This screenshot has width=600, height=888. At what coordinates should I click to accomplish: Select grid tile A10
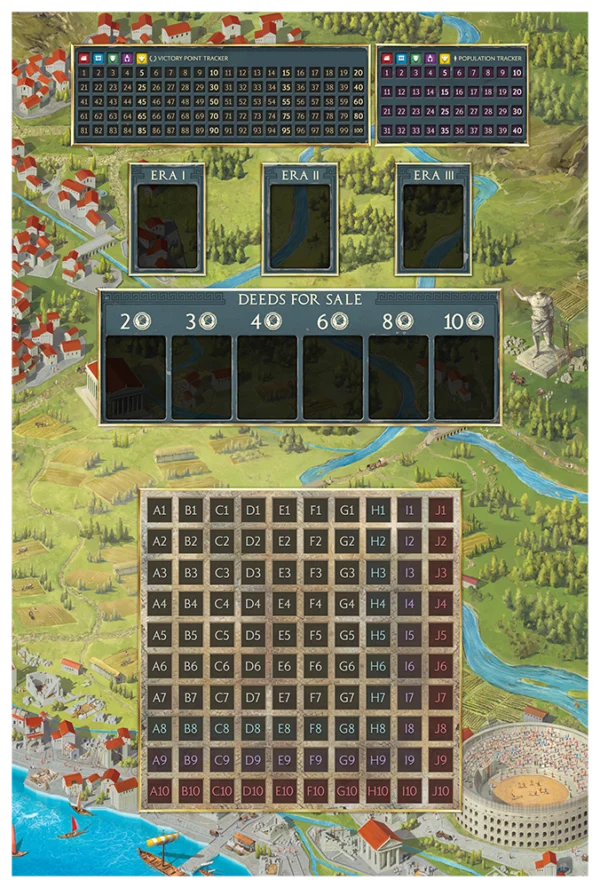(x=159, y=791)
